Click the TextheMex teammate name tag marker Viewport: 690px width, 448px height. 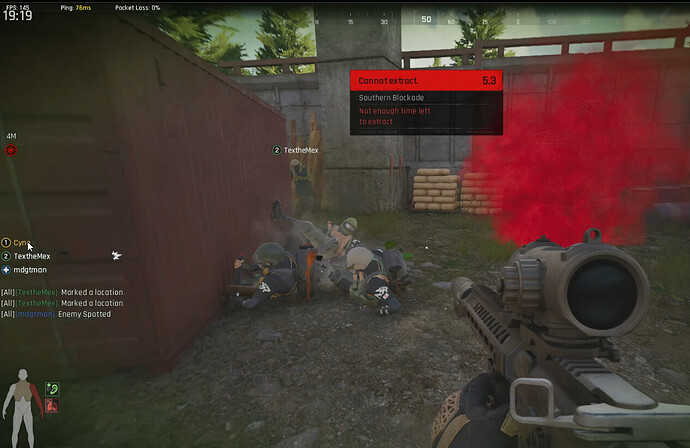(295, 150)
